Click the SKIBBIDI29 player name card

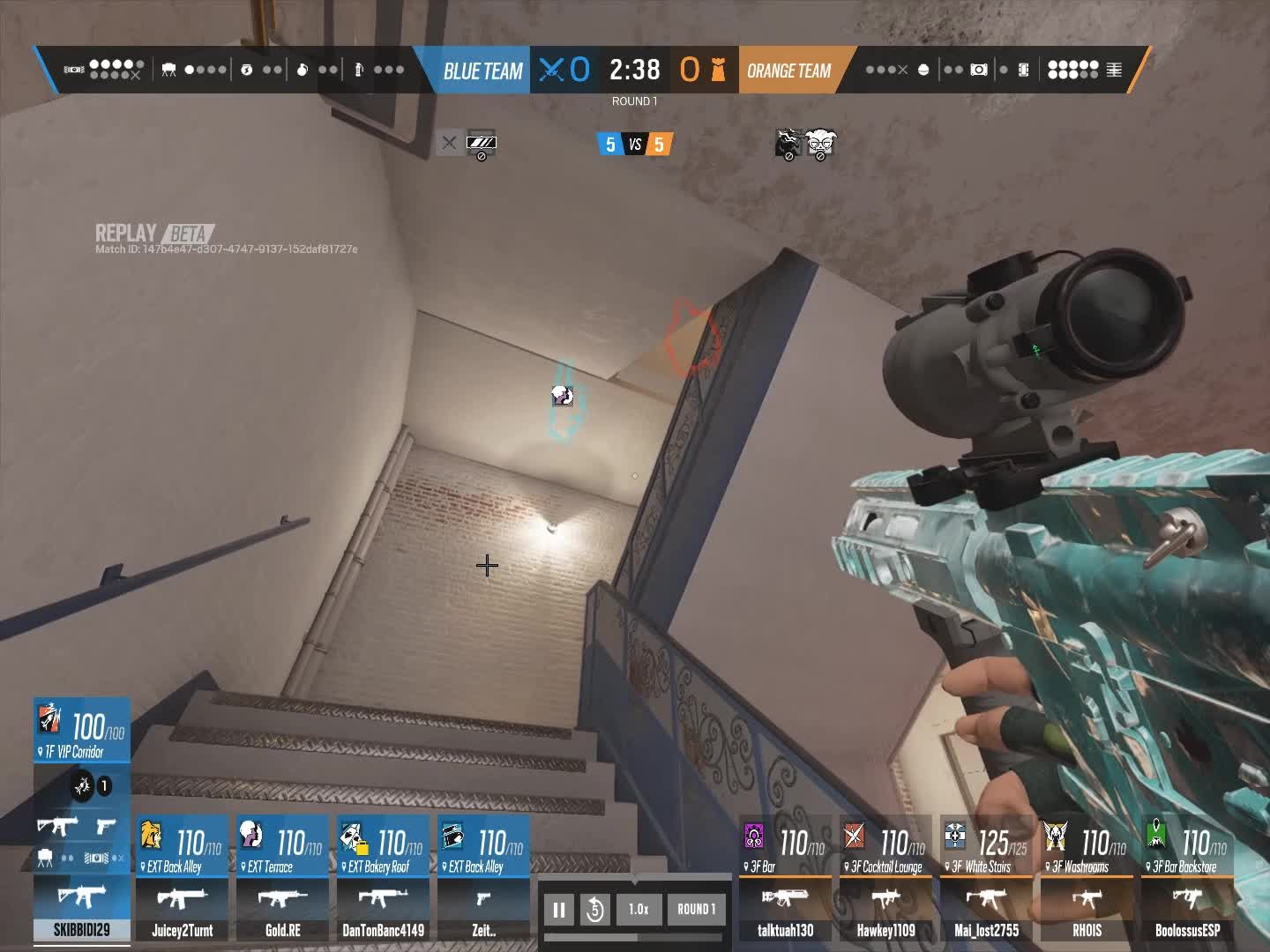pos(81,930)
